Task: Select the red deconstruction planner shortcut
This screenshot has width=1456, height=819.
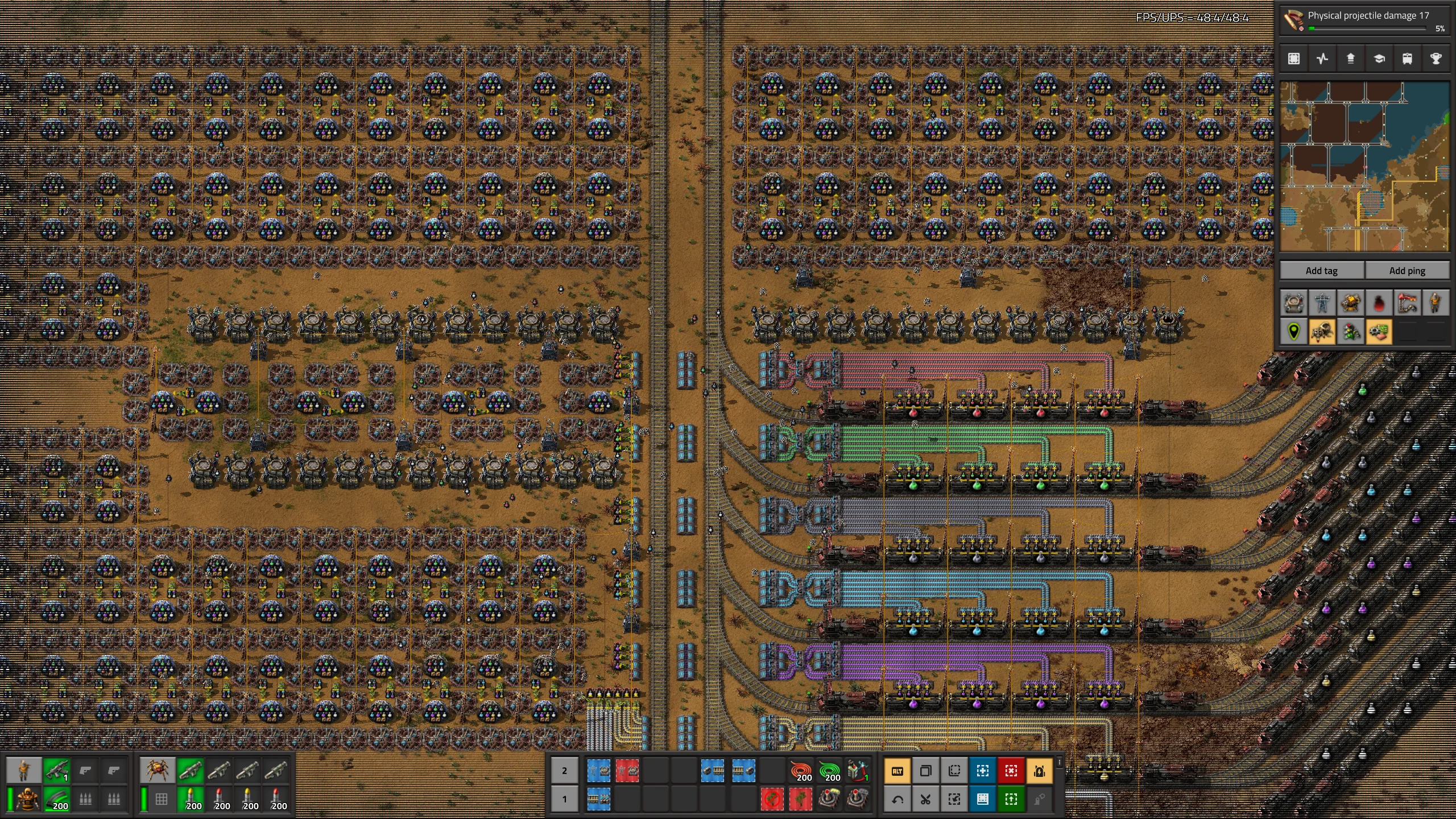Action: point(1011,771)
